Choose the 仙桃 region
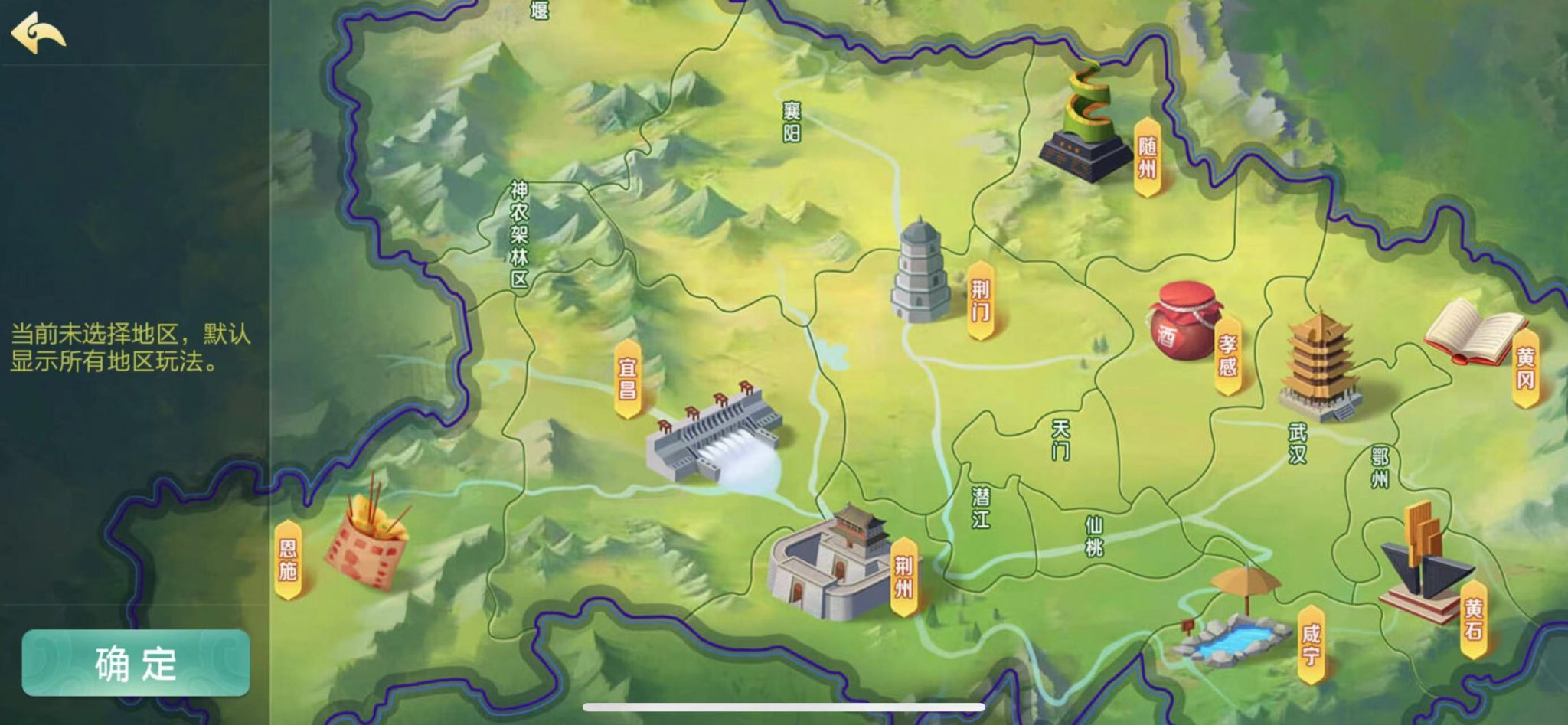Image resolution: width=1568 pixels, height=725 pixels. (1094, 536)
